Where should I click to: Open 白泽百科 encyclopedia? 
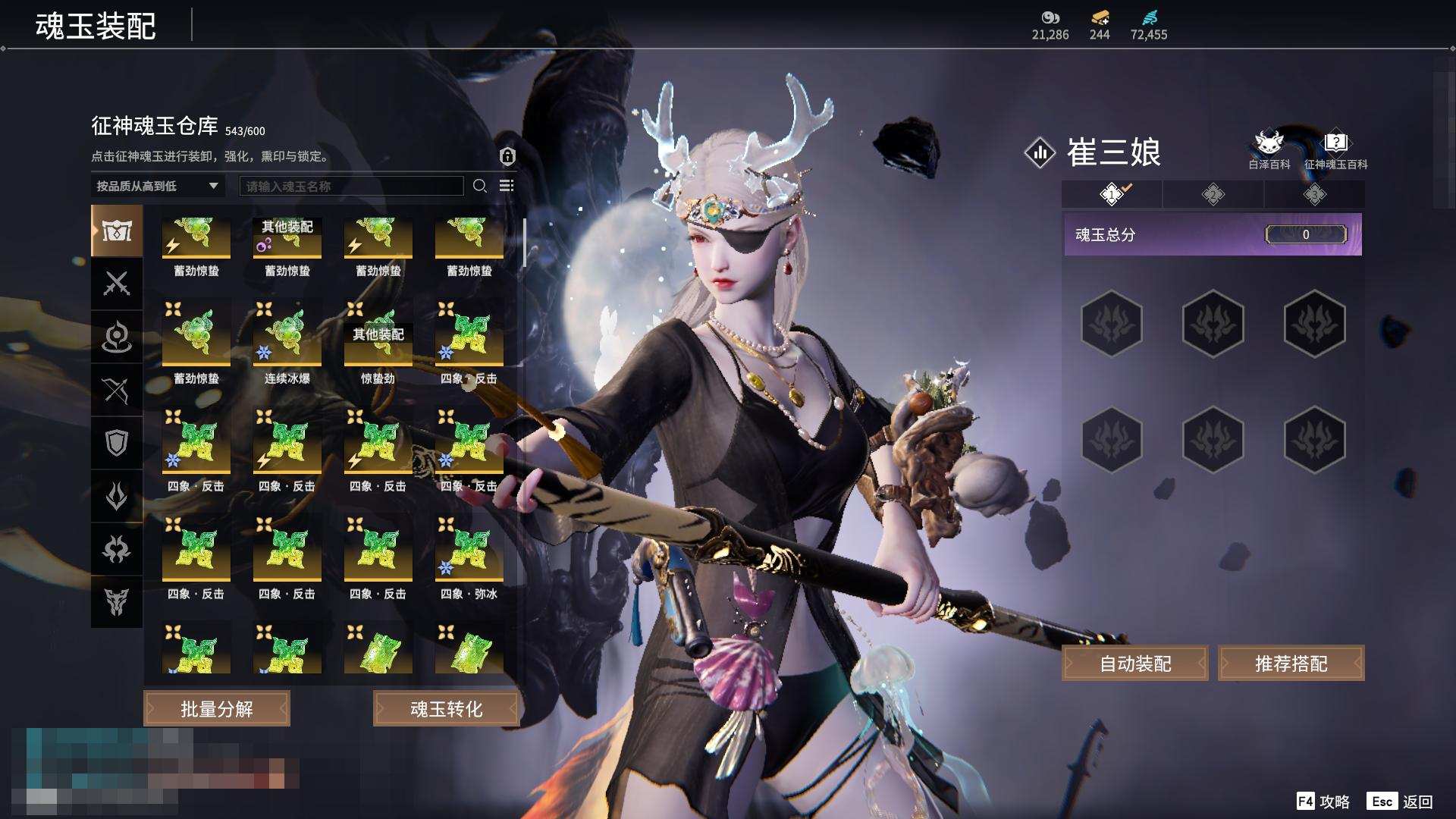[1269, 149]
